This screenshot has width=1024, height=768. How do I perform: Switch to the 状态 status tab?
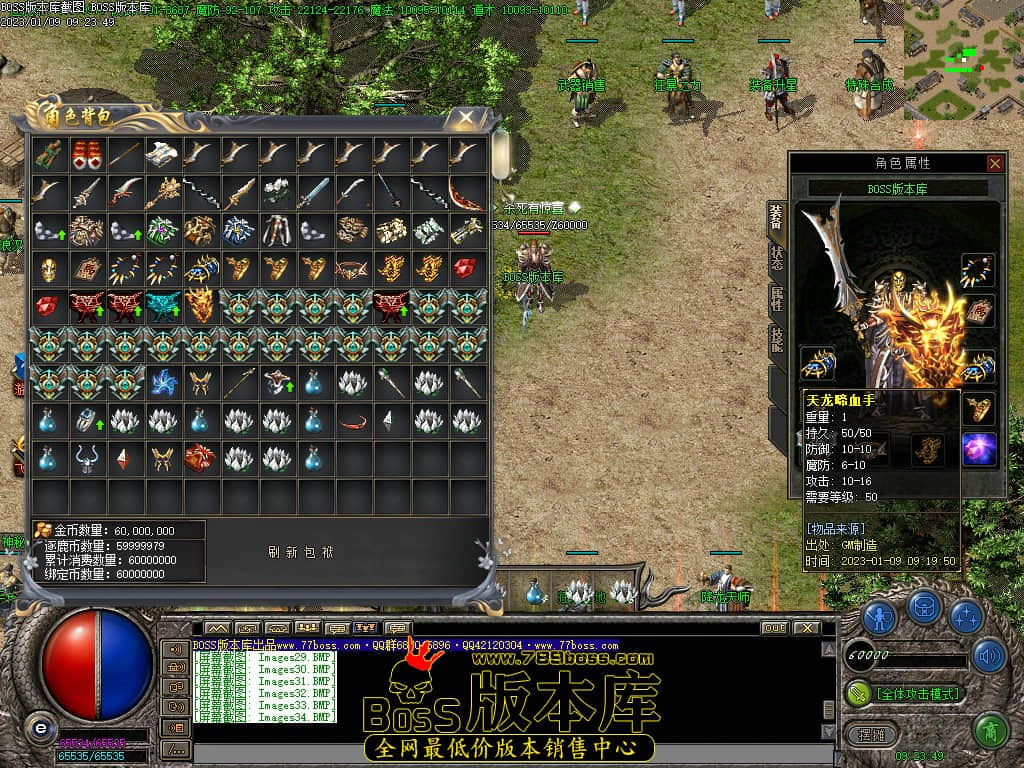777,257
